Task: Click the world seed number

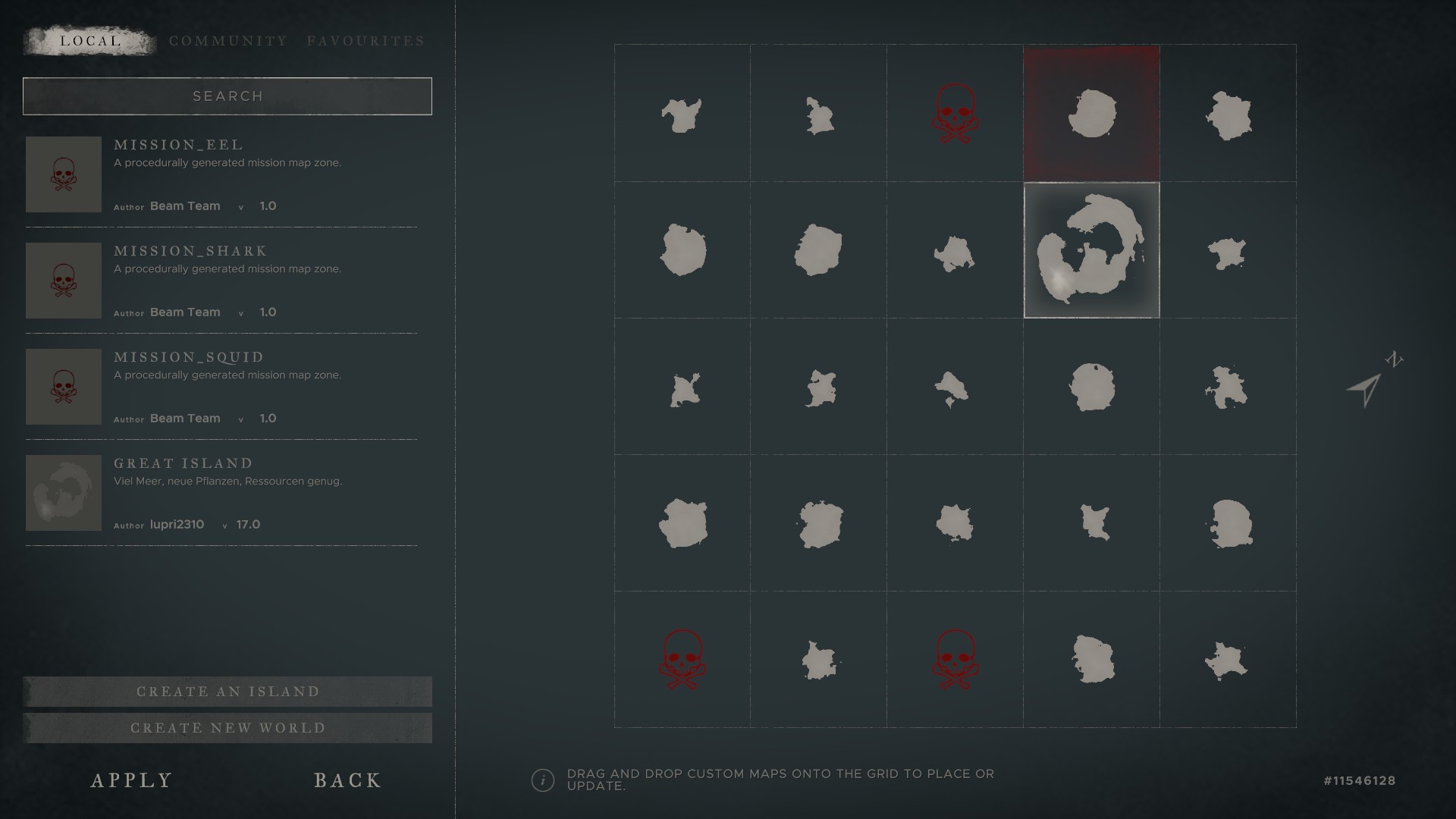Action: (1359, 781)
